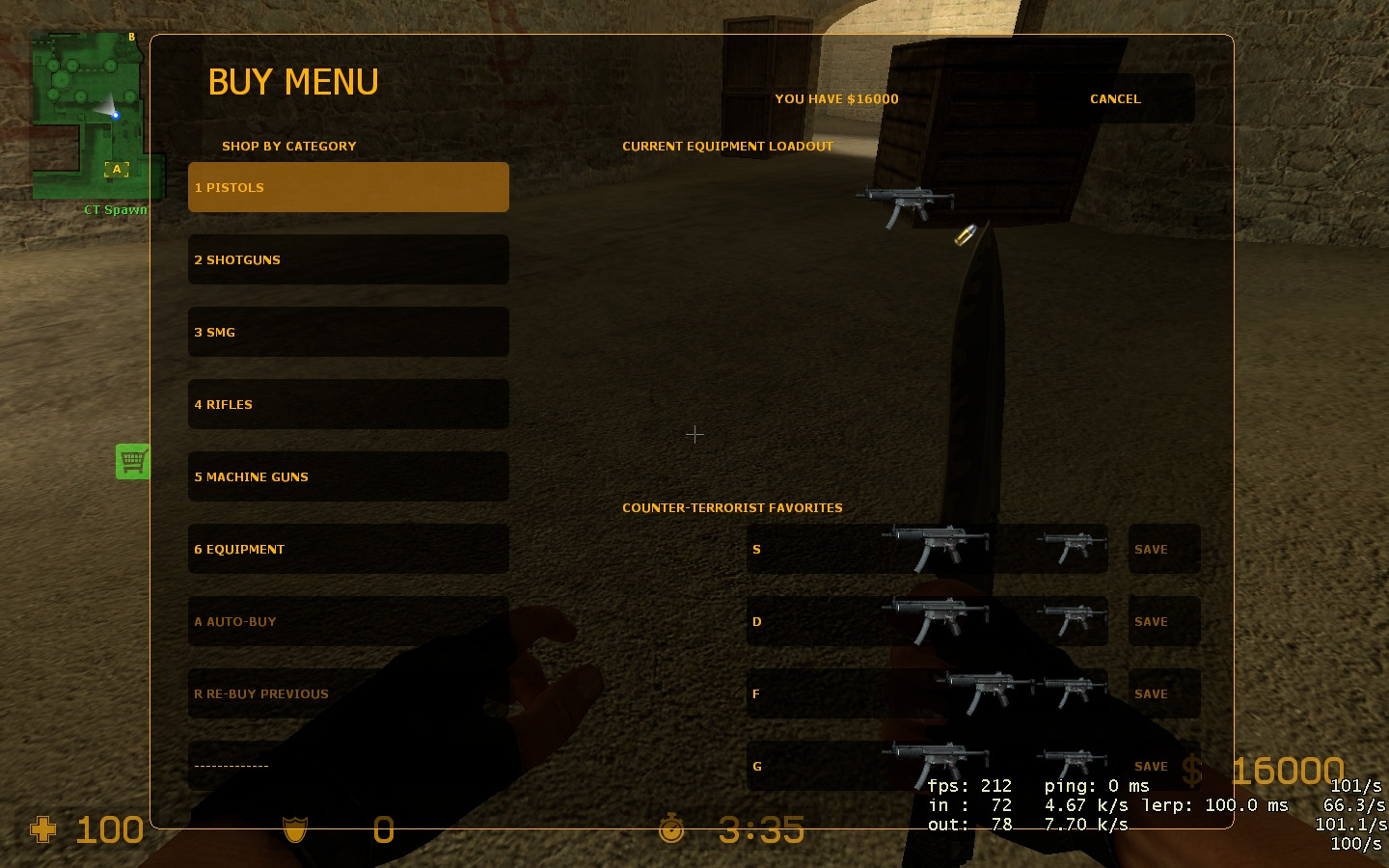Click the dollar sign beside the 16000 money display
This screenshot has height=868, width=1389.
[x=1192, y=770]
